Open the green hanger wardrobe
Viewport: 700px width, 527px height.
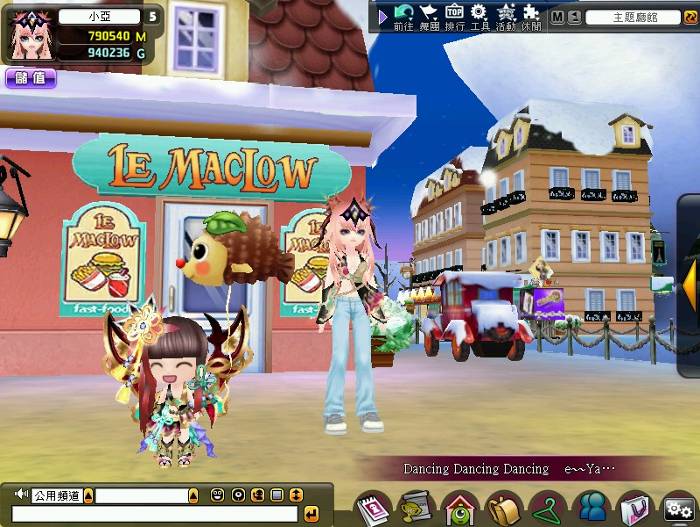pyautogui.click(x=547, y=507)
